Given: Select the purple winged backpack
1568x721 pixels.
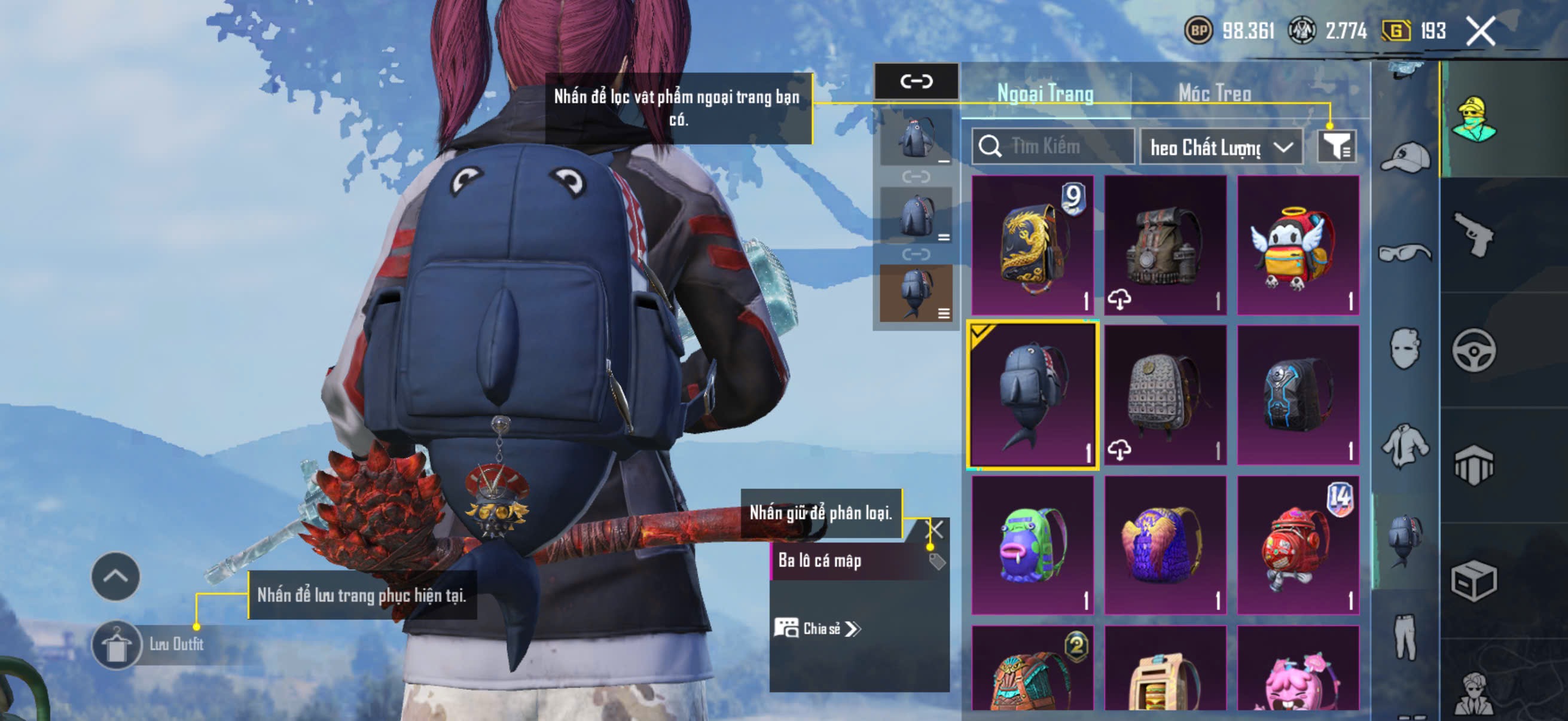Looking at the screenshot, I should [x=1165, y=546].
